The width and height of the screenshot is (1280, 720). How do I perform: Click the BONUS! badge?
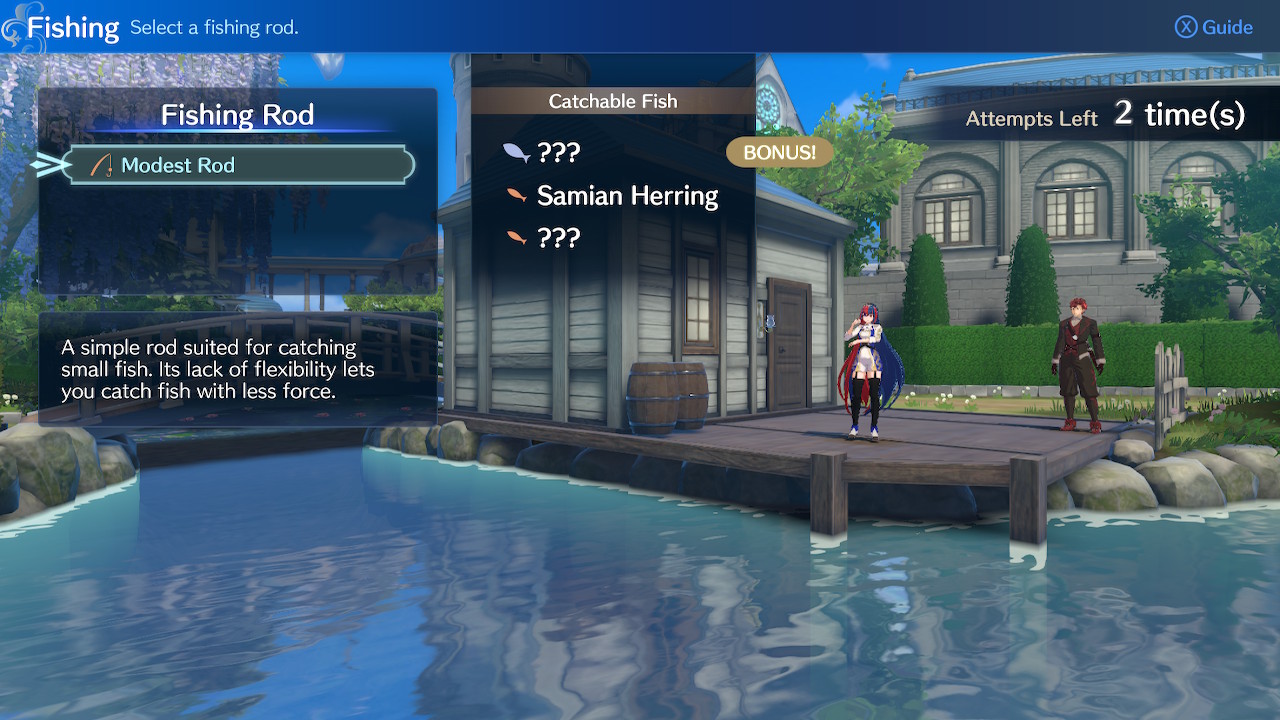coord(780,152)
